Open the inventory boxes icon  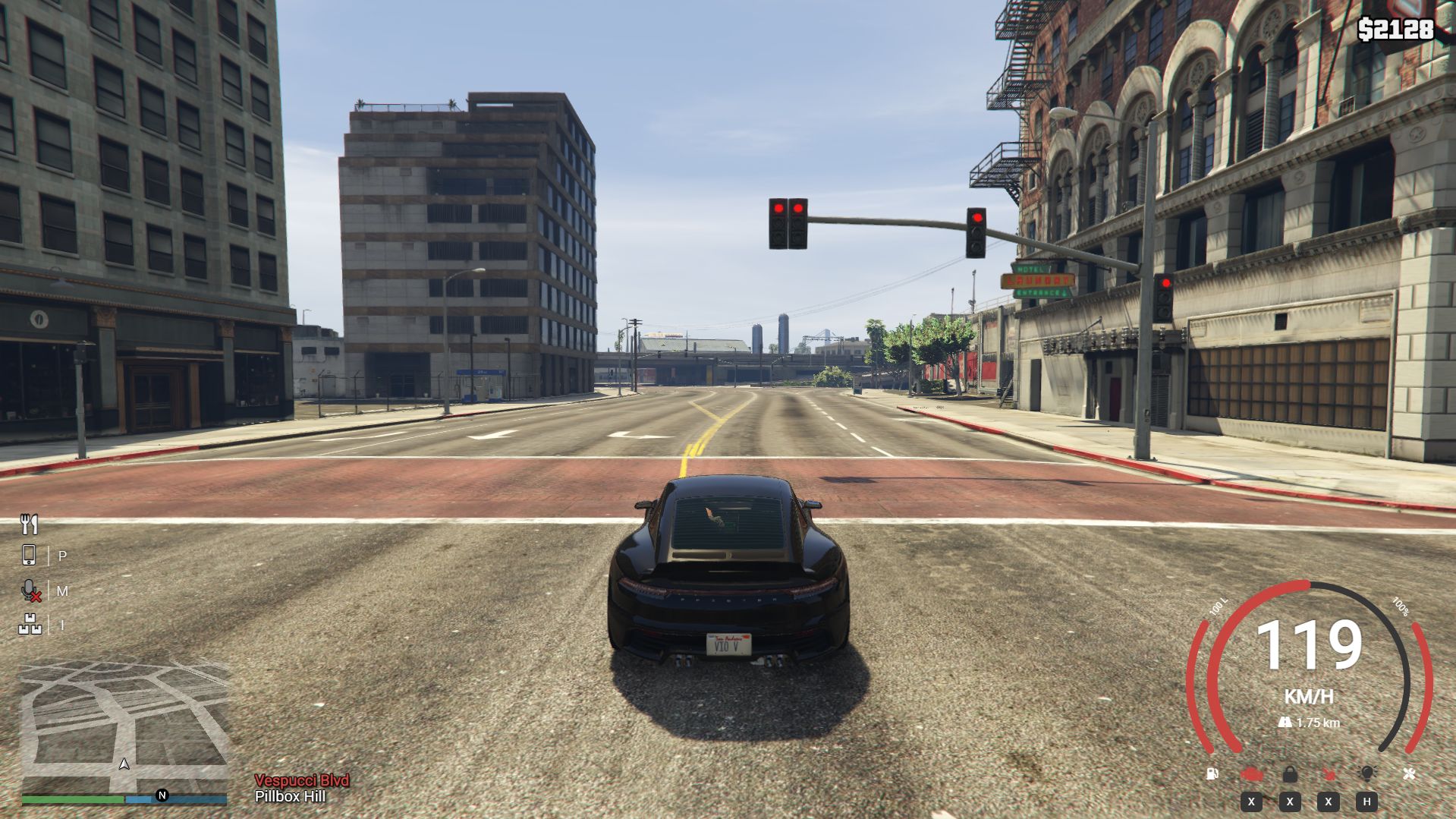(x=30, y=625)
